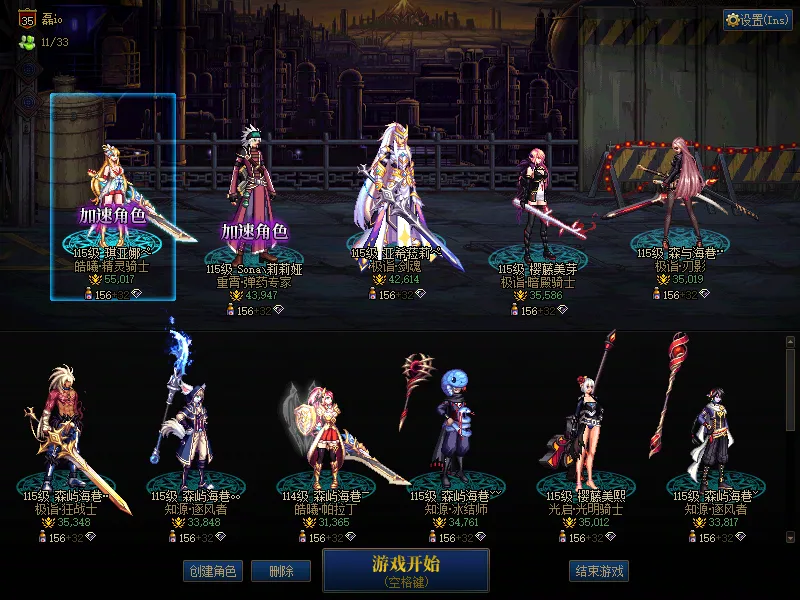The width and height of the screenshot is (800, 600).
Task: Click the 游戏开始 start game button
Action: [x=405, y=569]
